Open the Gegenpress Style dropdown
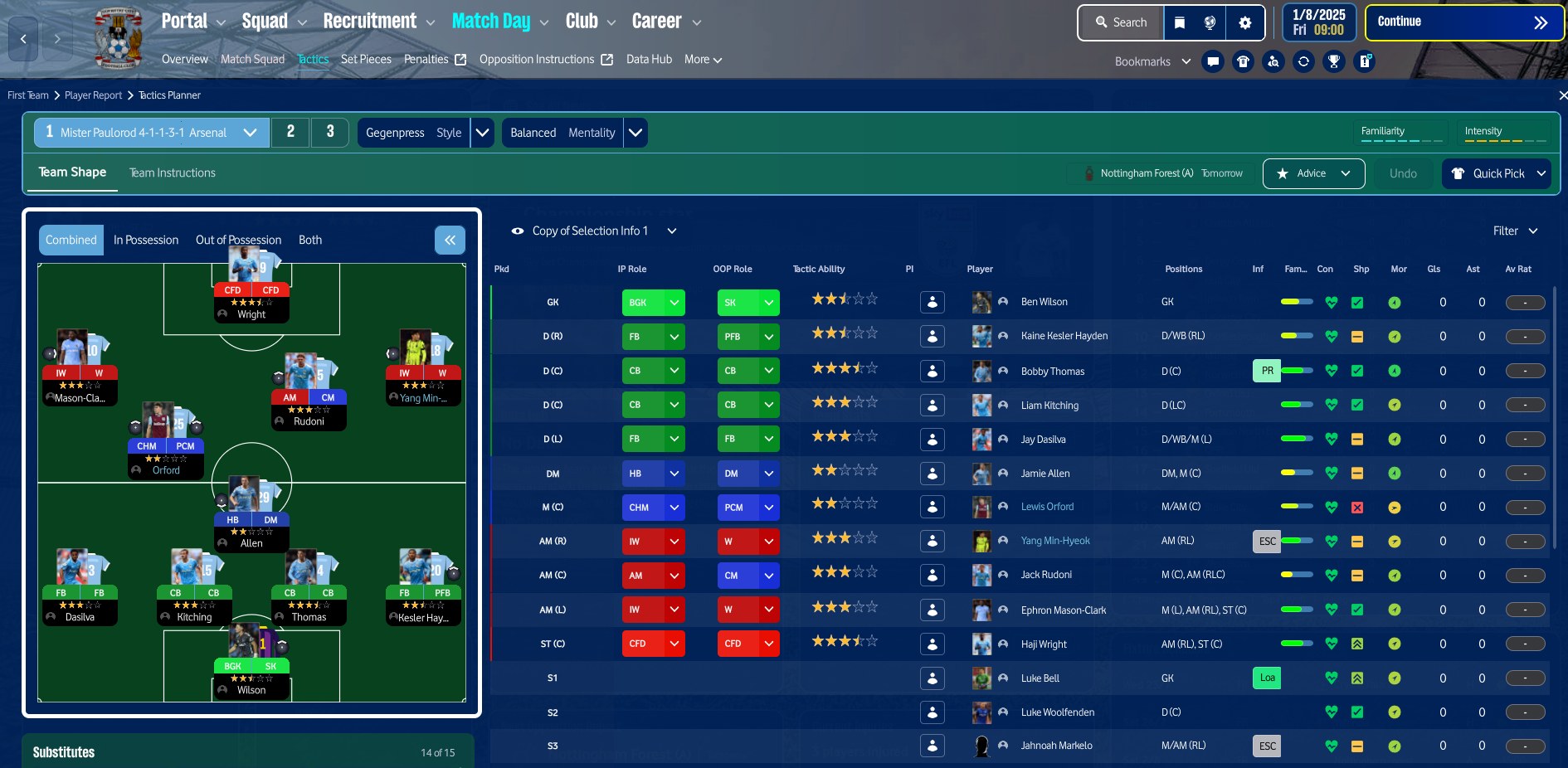 [x=482, y=132]
